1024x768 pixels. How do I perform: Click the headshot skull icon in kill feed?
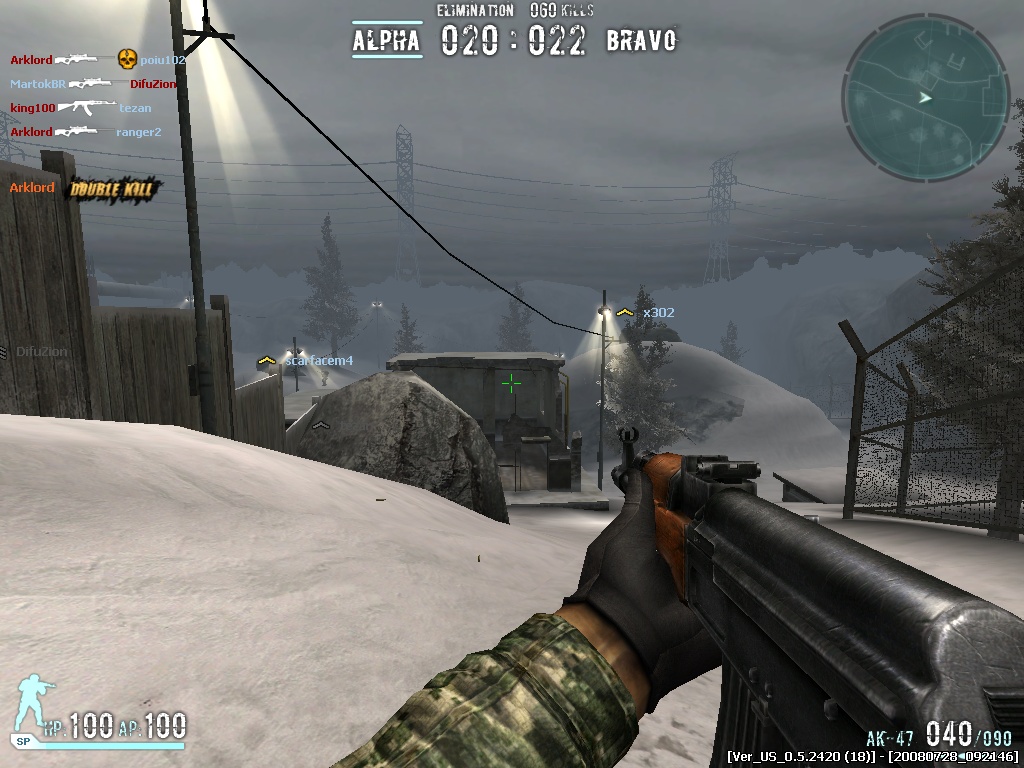pos(127,60)
